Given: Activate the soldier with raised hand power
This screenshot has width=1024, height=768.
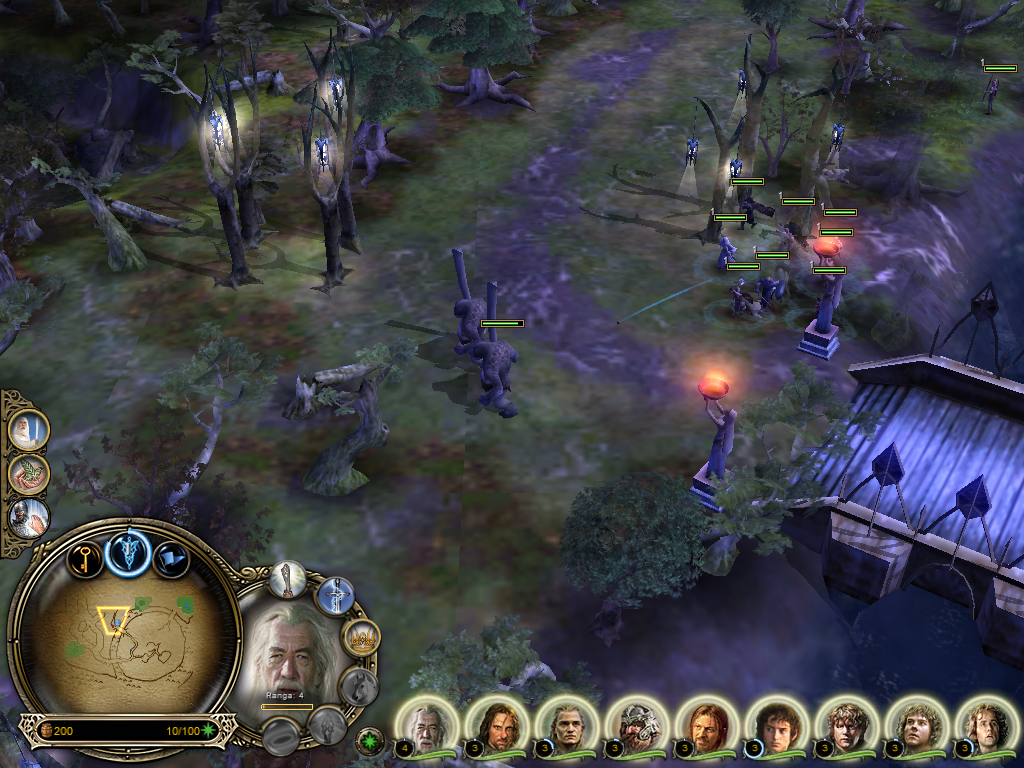Looking at the screenshot, I should (27, 518).
